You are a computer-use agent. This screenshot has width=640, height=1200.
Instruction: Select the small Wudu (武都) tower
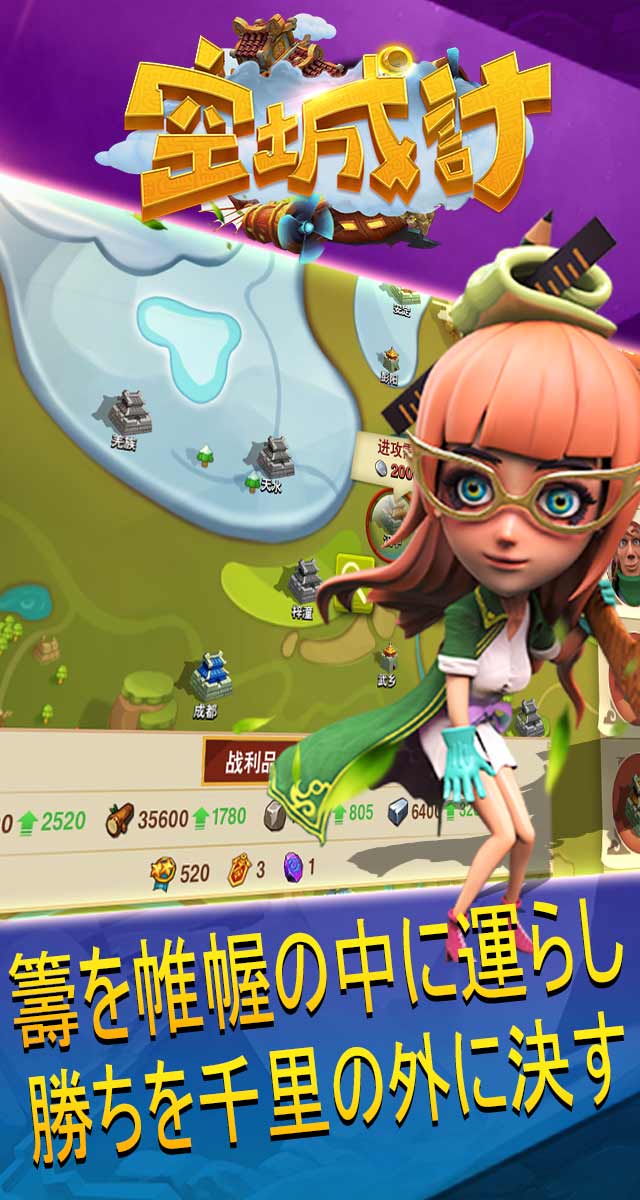point(388,659)
